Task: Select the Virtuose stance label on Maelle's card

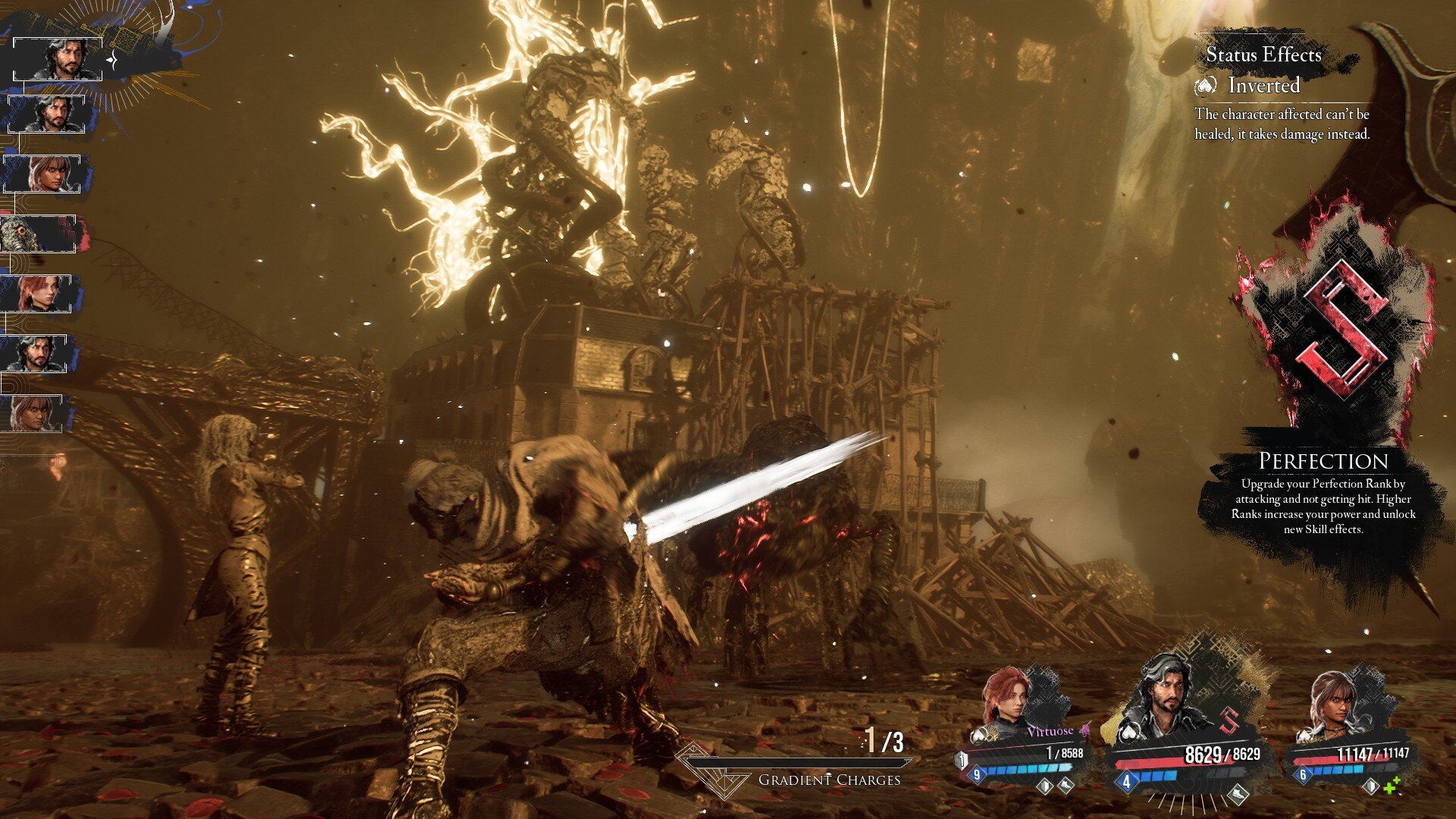Action: [x=1050, y=732]
